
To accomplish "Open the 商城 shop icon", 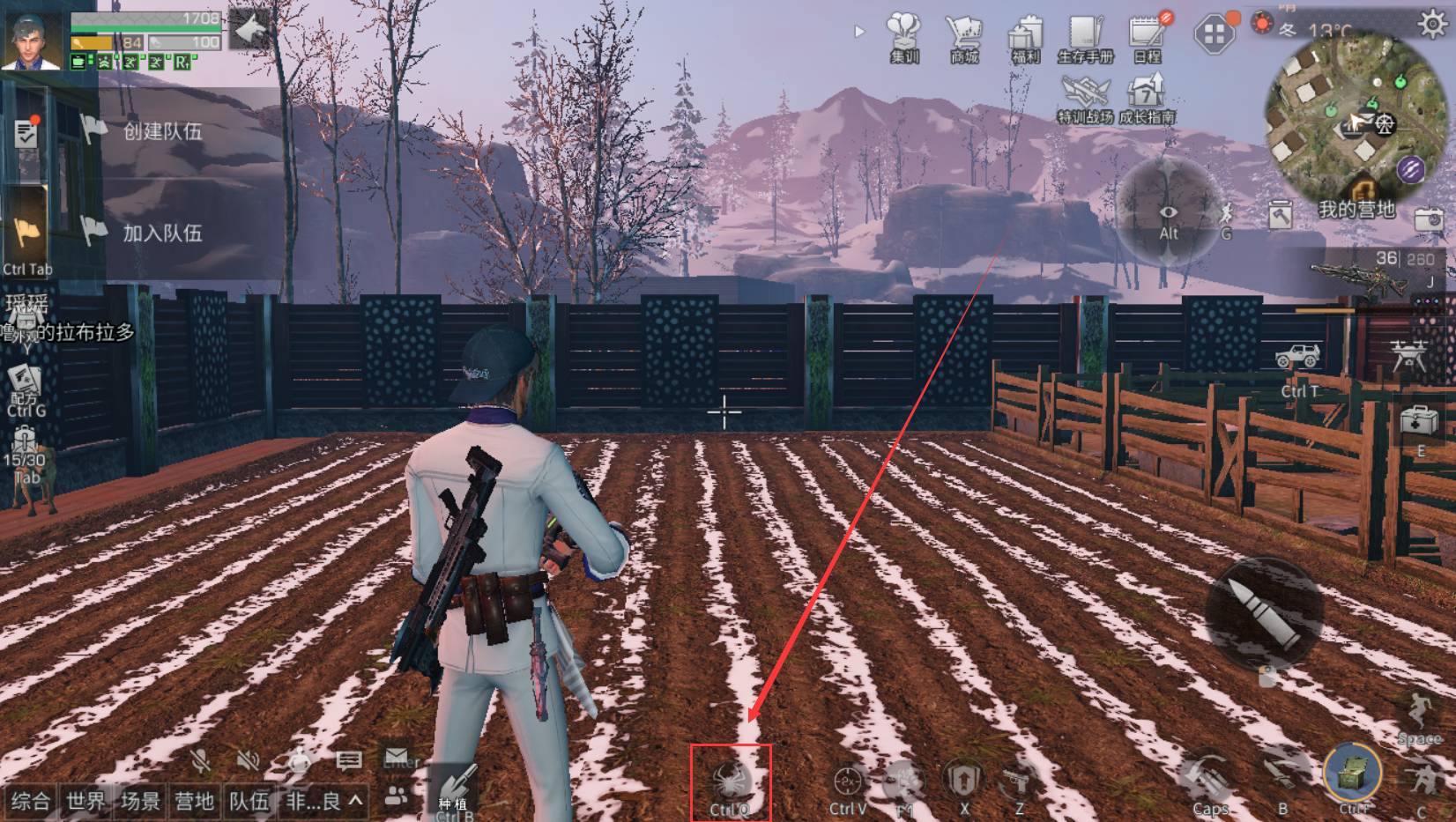I will point(964,38).
